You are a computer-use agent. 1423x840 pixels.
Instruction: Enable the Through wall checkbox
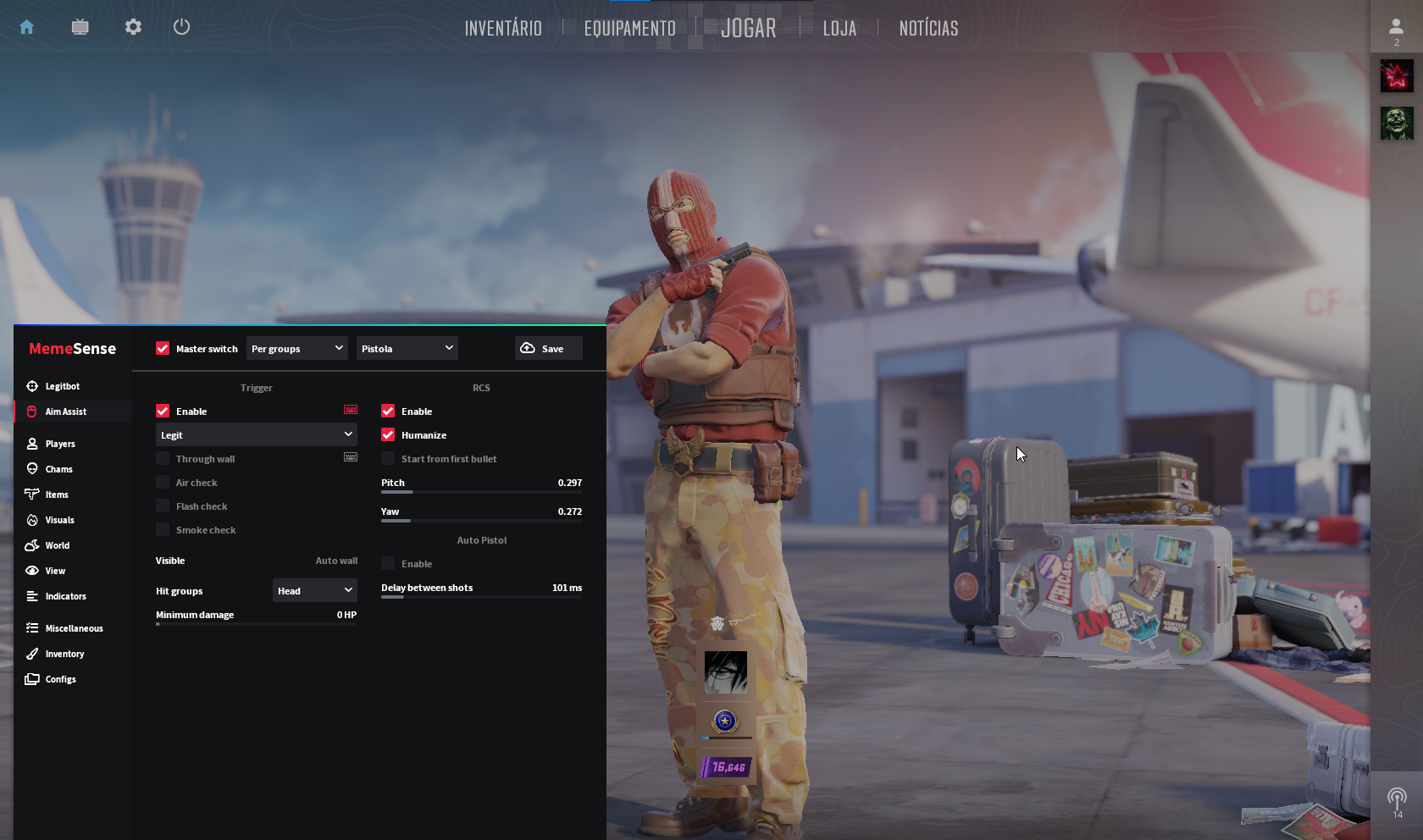(162, 458)
